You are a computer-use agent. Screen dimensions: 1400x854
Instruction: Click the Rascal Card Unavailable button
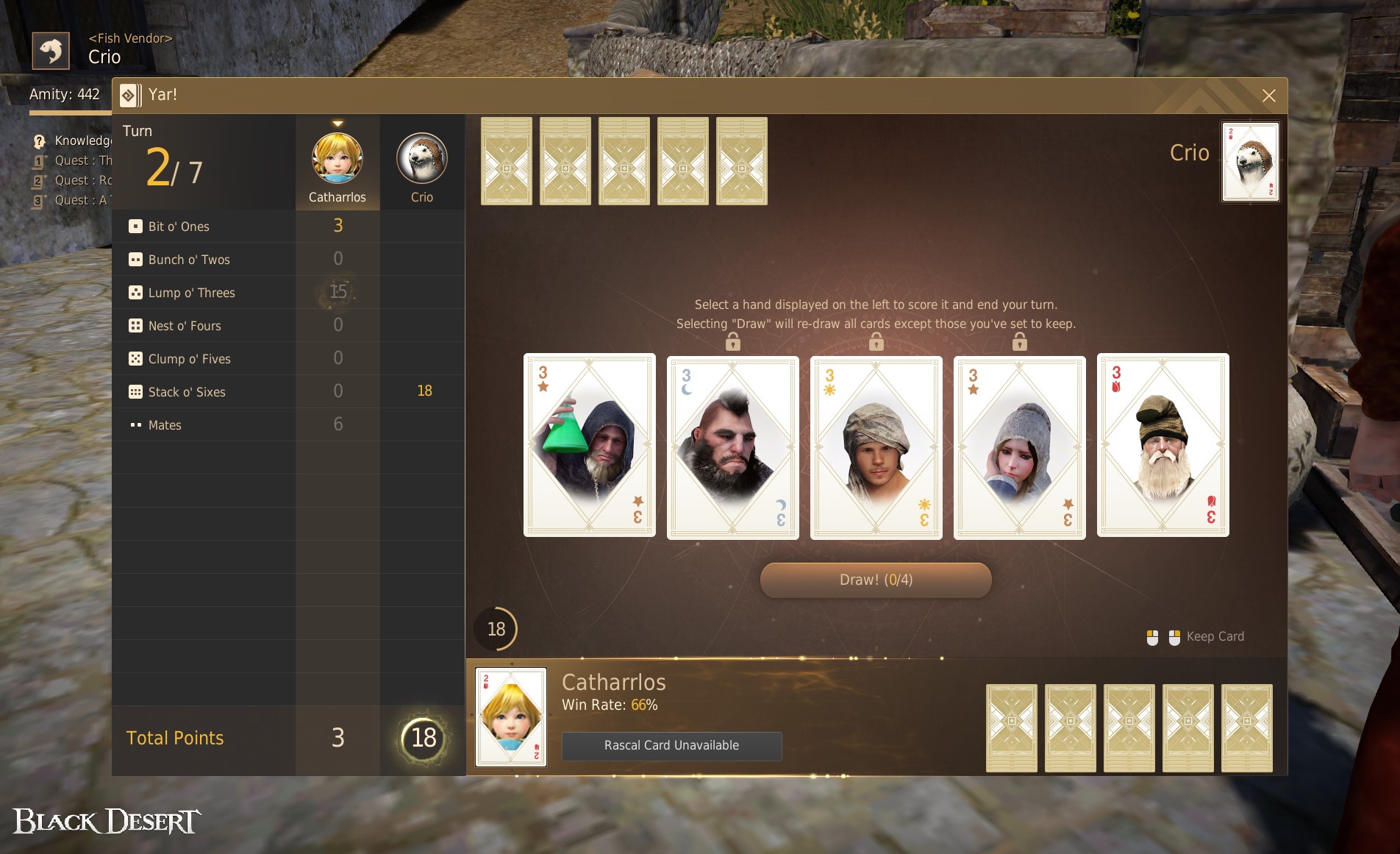coord(671,745)
